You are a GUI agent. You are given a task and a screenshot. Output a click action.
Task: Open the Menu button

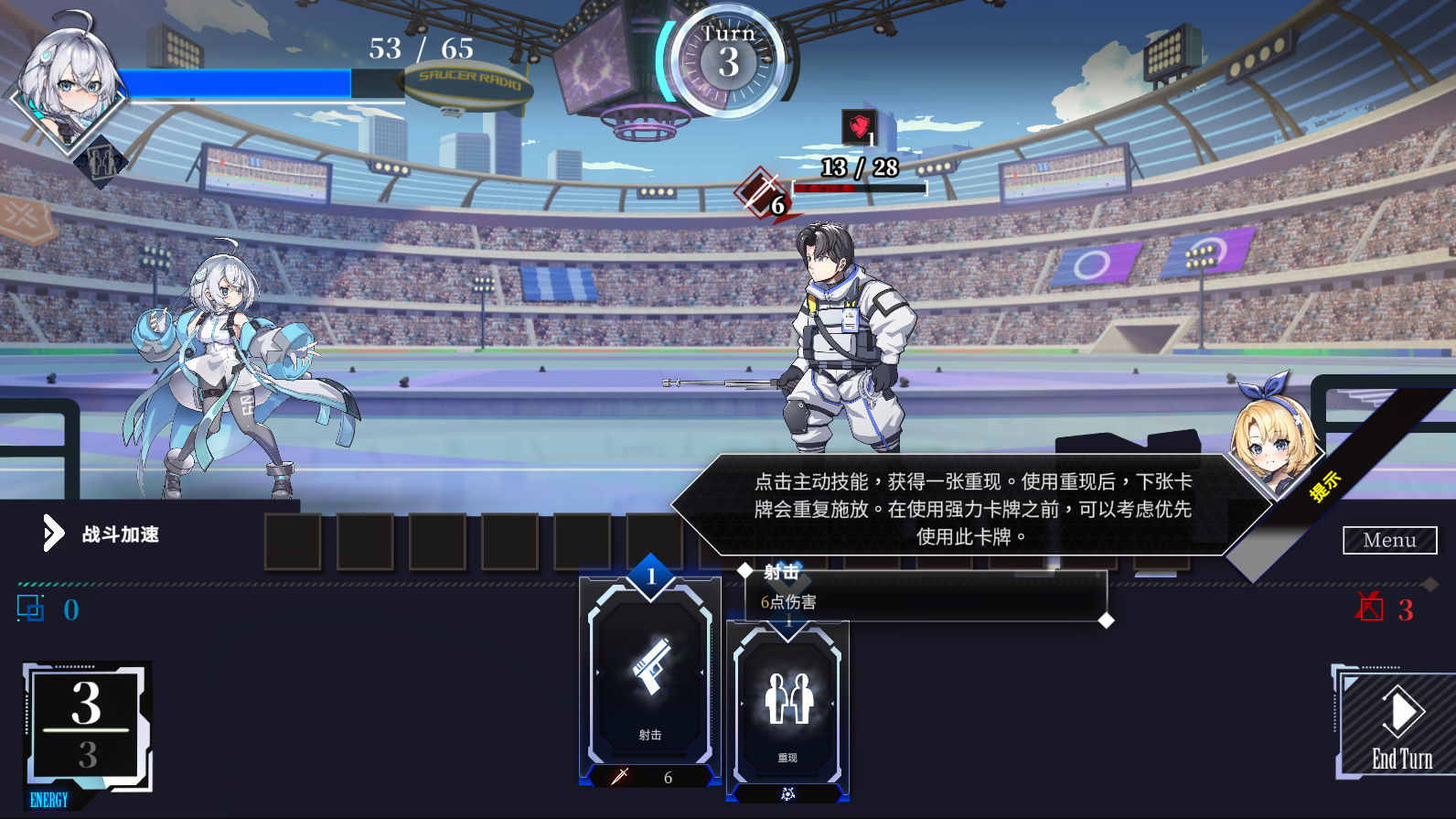pyautogui.click(x=1389, y=540)
